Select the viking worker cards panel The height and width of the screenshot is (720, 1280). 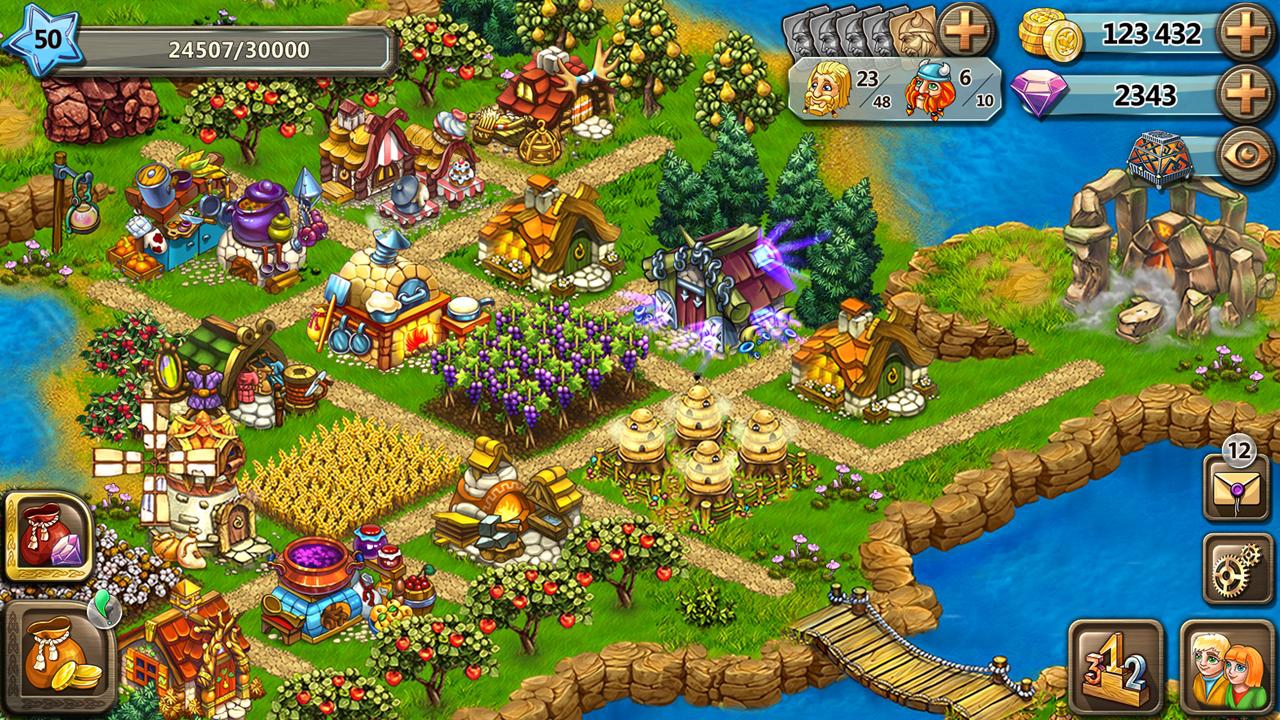[861, 31]
